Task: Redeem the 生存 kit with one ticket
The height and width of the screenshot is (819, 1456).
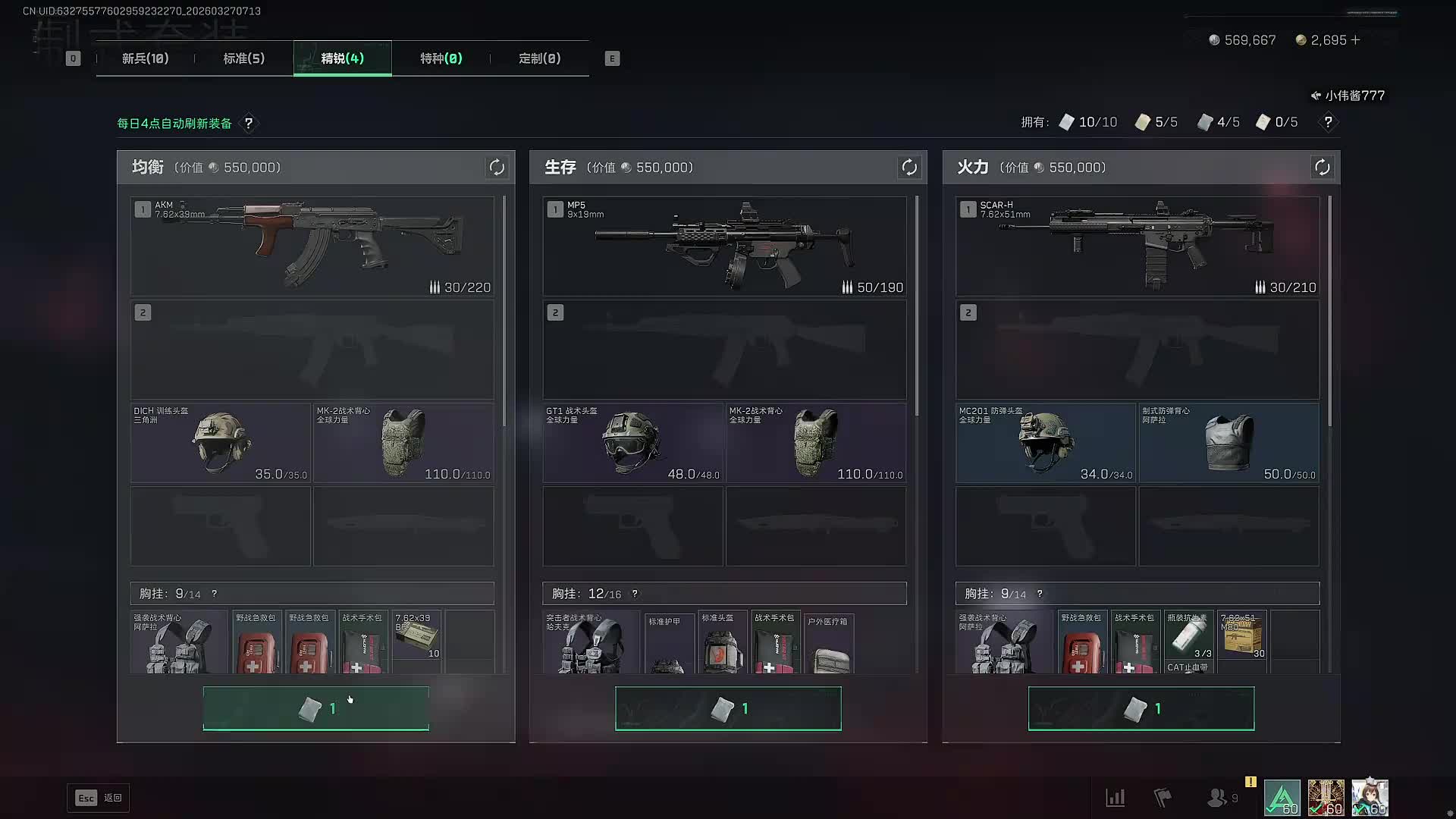Action: coord(728,708)
